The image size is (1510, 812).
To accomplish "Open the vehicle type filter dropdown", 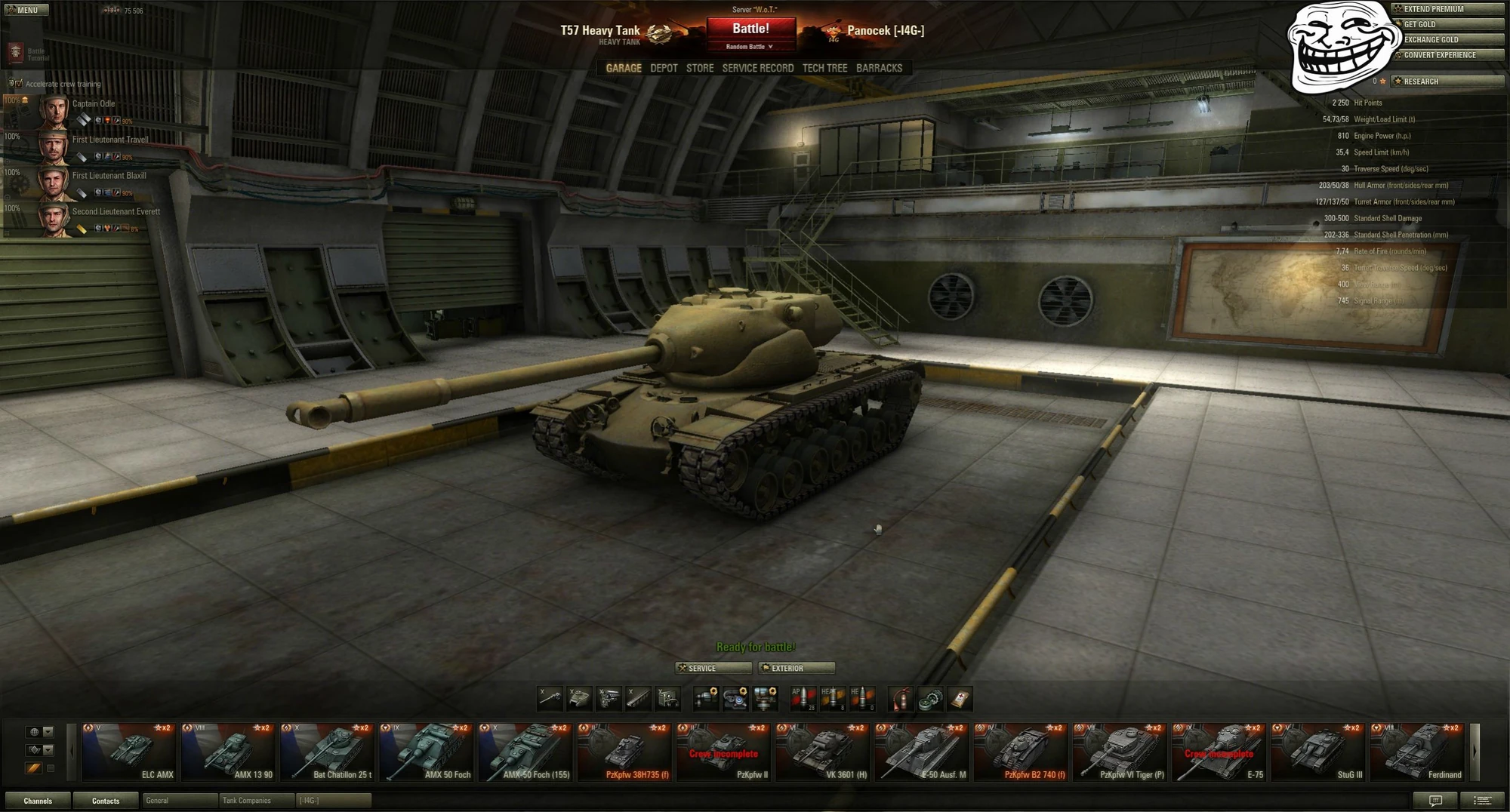I will click(x=48, y=750).
